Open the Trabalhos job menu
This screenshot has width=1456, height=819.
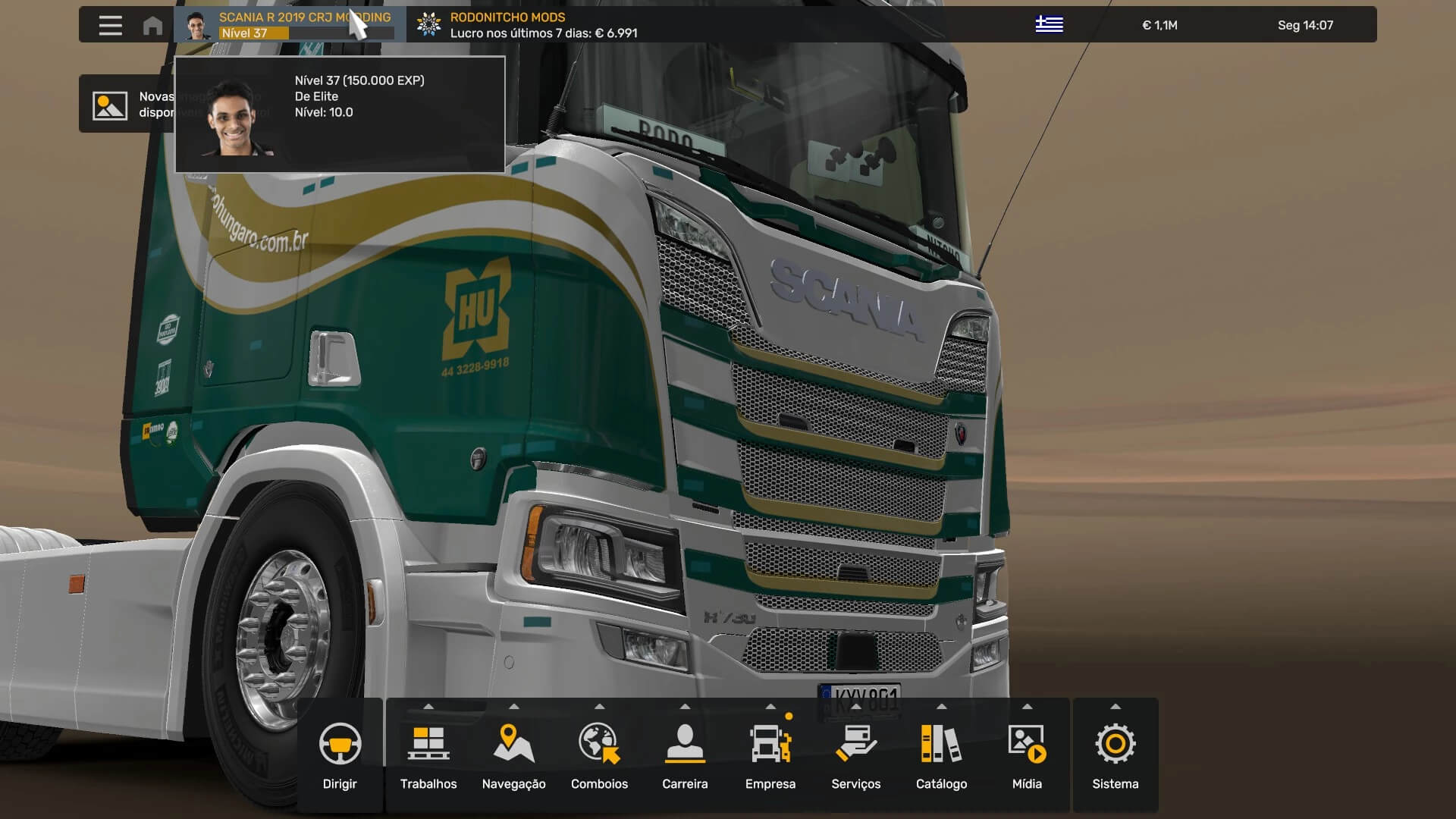428,756
